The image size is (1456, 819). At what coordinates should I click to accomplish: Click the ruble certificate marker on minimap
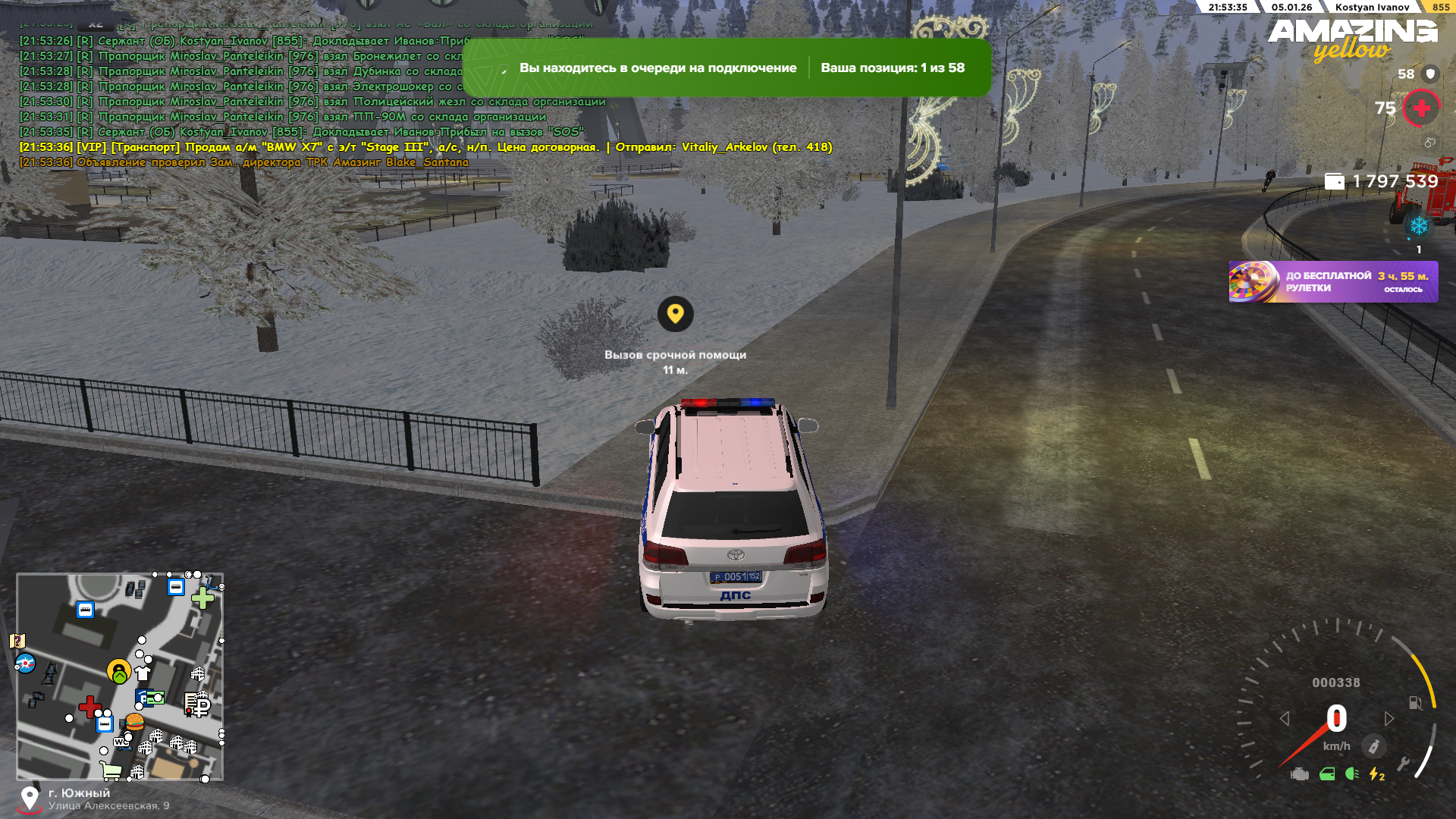coord(198,705)
